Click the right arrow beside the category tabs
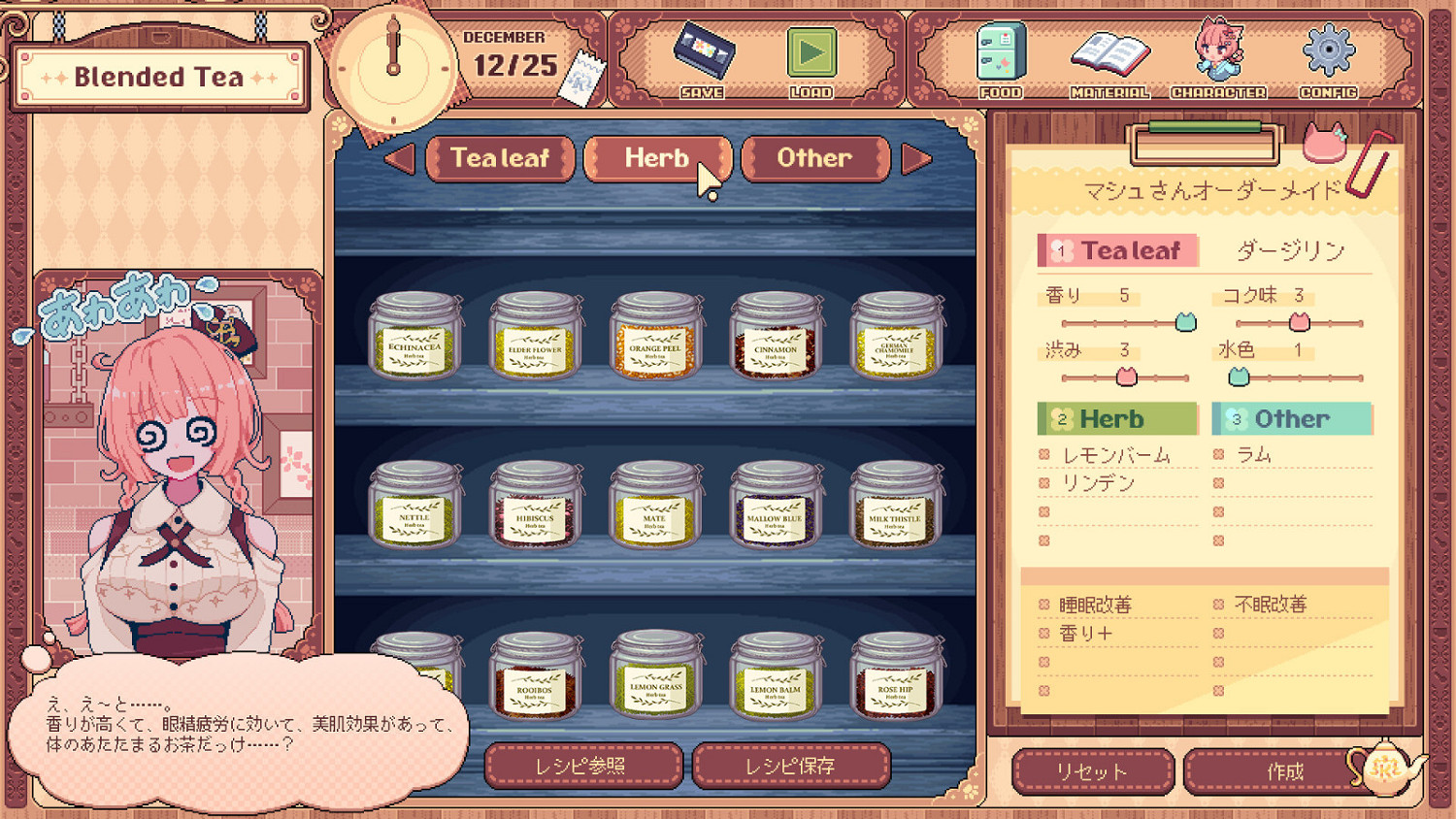 click(917, 157)
